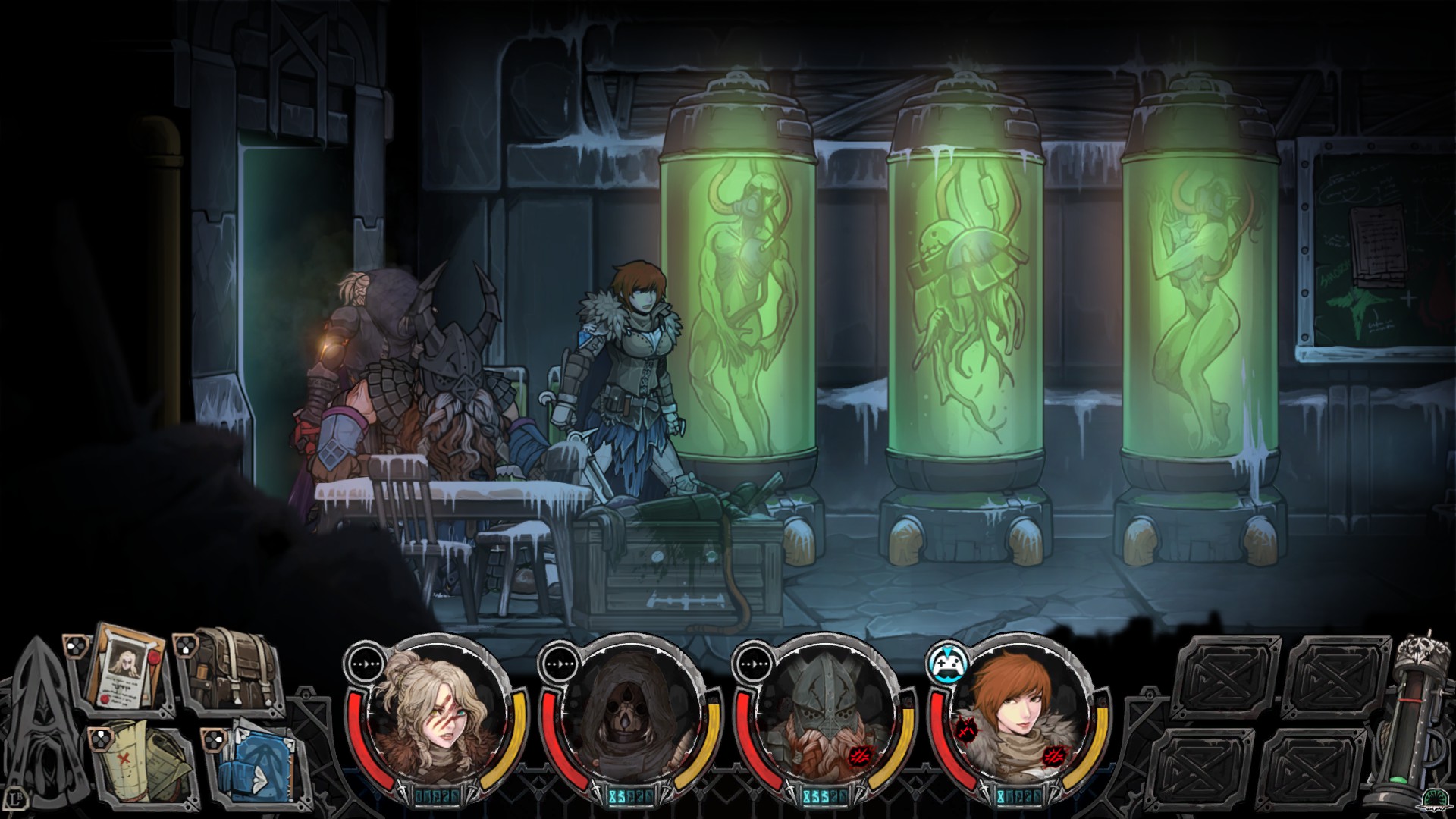This screenshot has width=1456, height=819.
Task: Open the wanted poster character sheet
Action: (127, 667)
